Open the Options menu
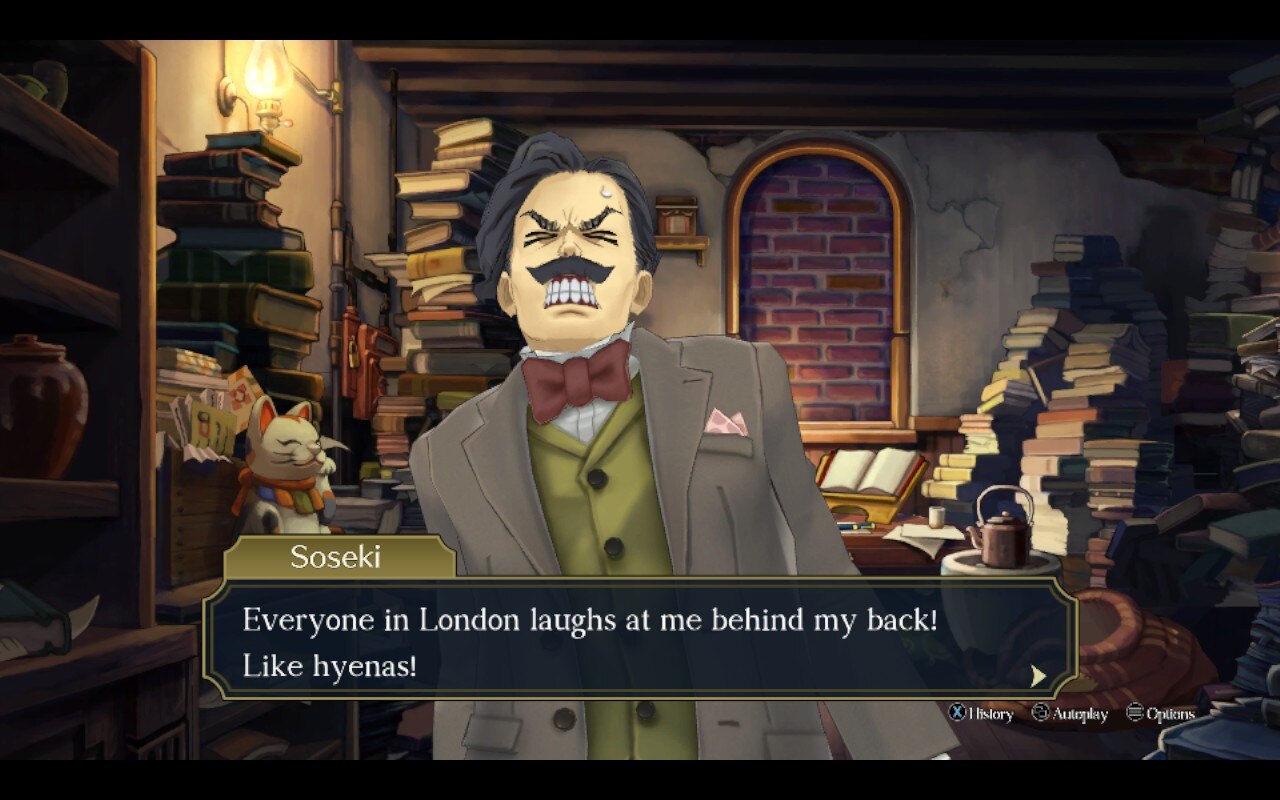The height and width of the screenshot is (800, 1280). point(1160,713)
